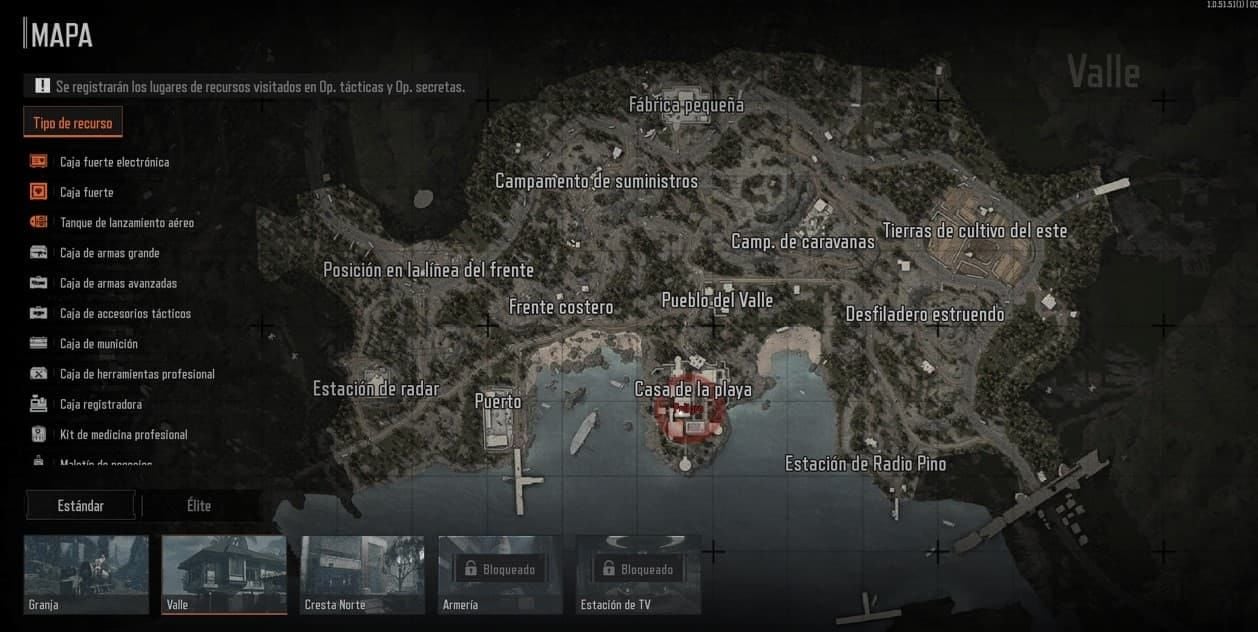Select the Granja map thumbnail

(86, 574)
